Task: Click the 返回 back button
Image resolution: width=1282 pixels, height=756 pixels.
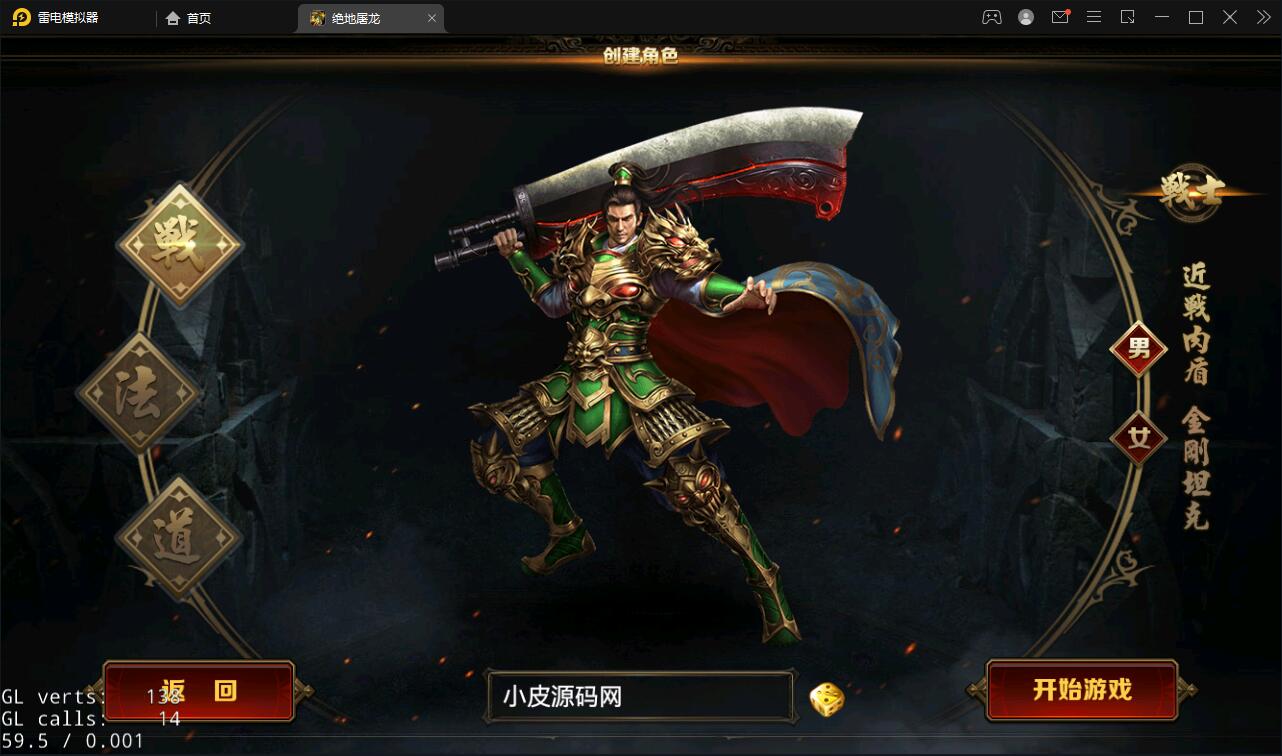Action: [x=198, y=690]
